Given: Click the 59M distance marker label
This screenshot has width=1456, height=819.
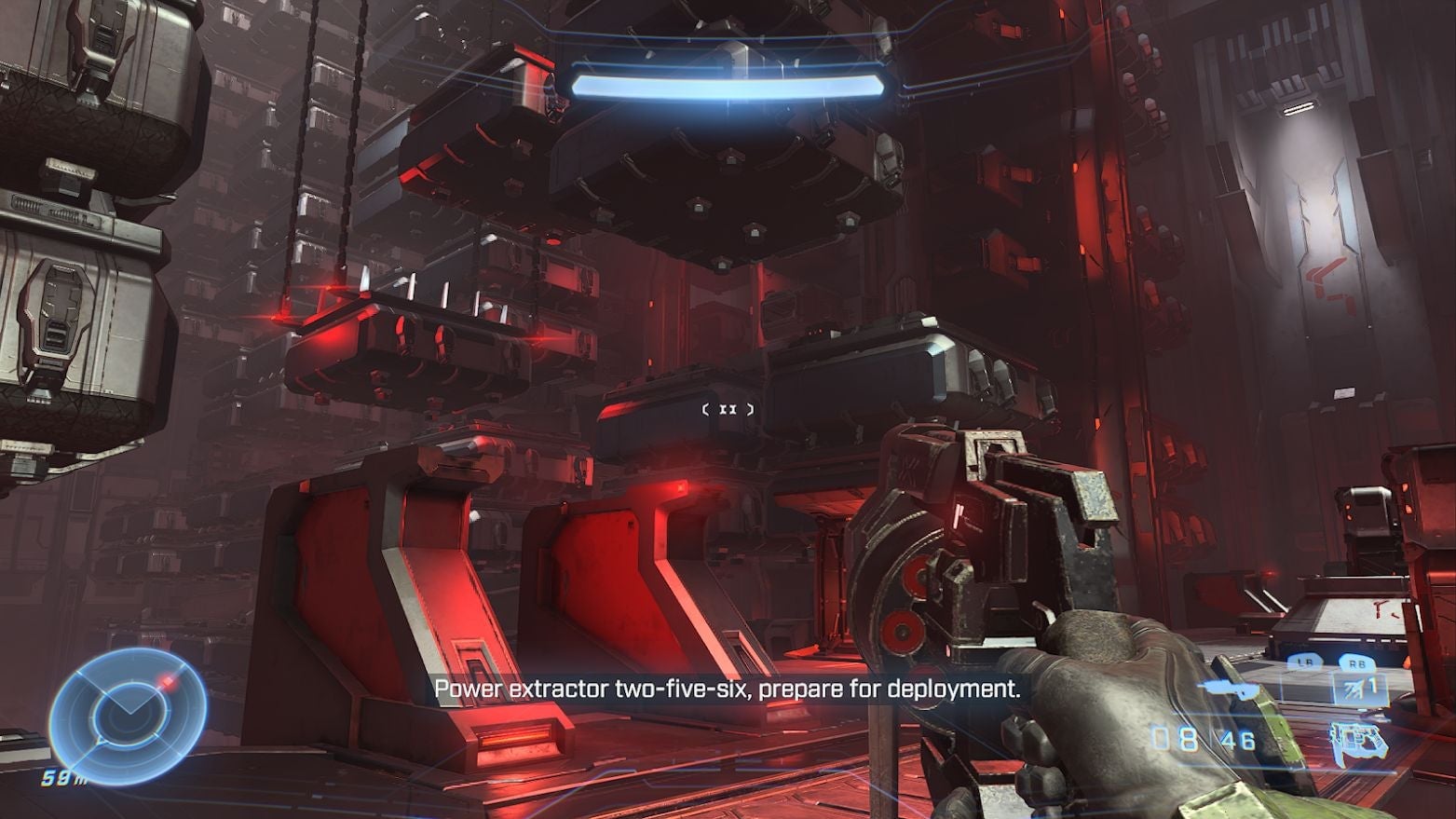Looking at the screenshot, I should 62,778.
